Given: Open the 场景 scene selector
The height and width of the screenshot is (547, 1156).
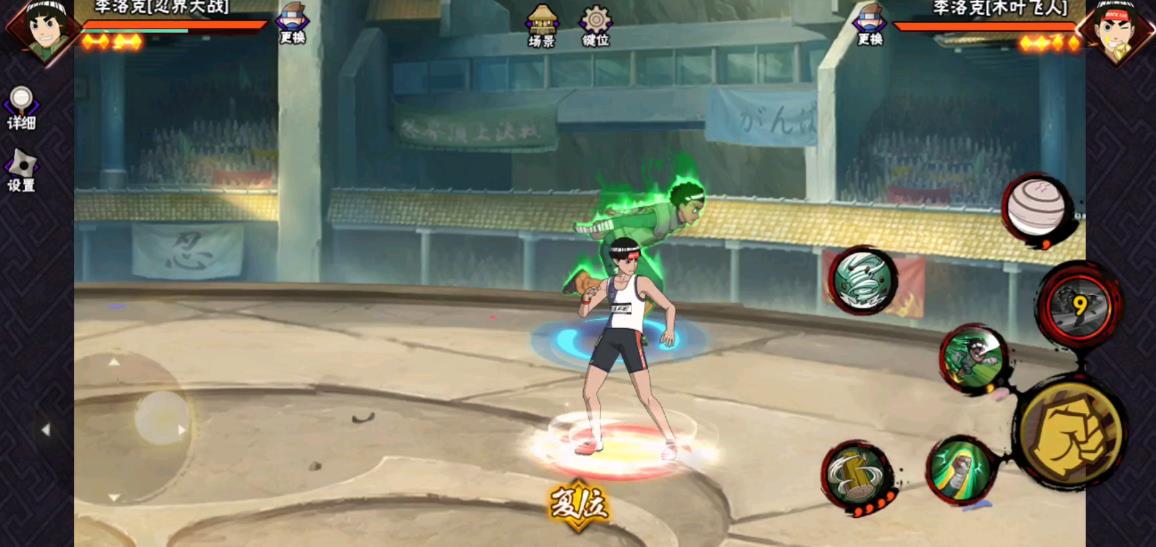Looking at the screenshot, I should 542,24.
